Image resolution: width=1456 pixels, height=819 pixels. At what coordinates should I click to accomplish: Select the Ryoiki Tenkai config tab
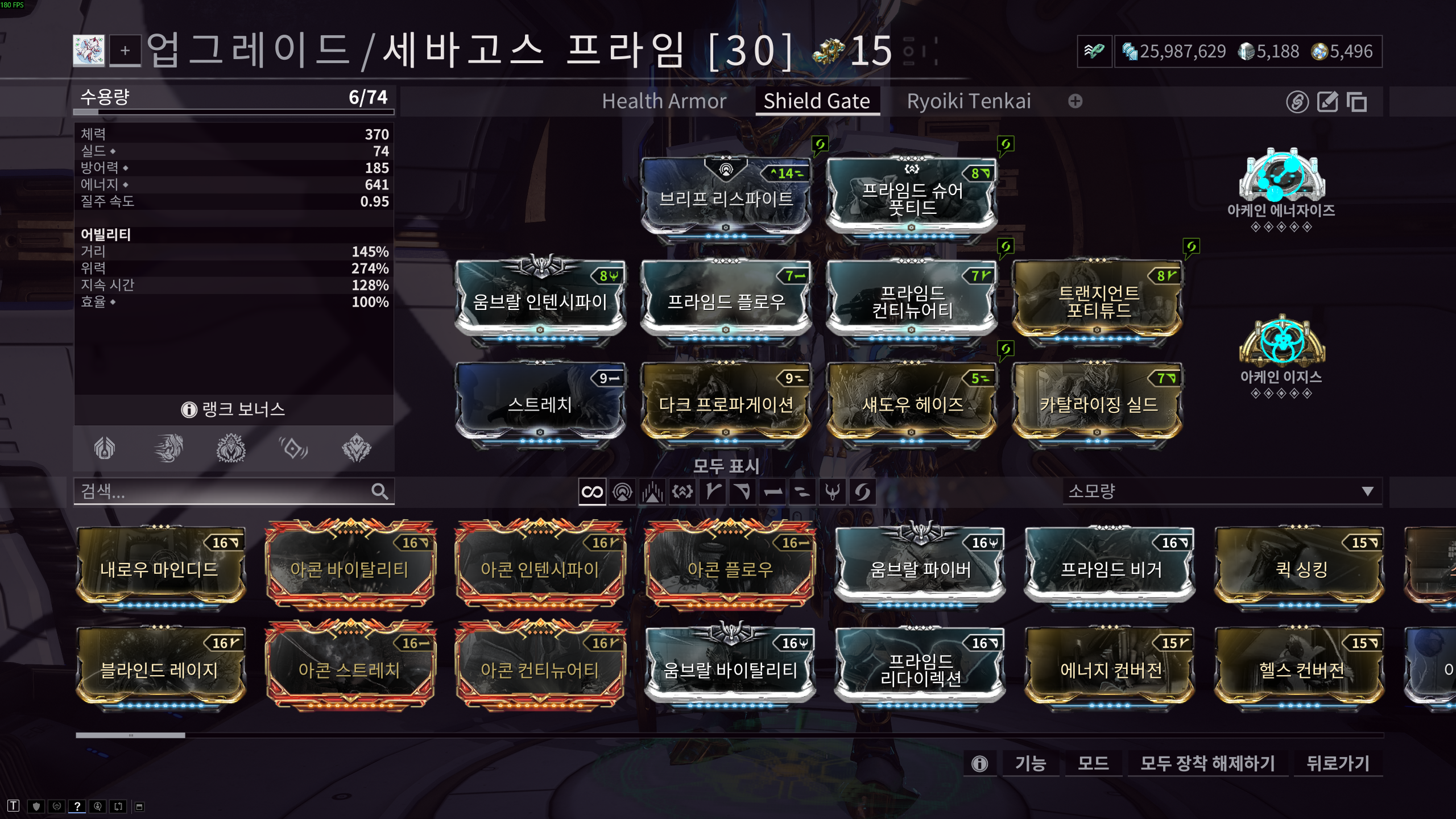point(968,101)
